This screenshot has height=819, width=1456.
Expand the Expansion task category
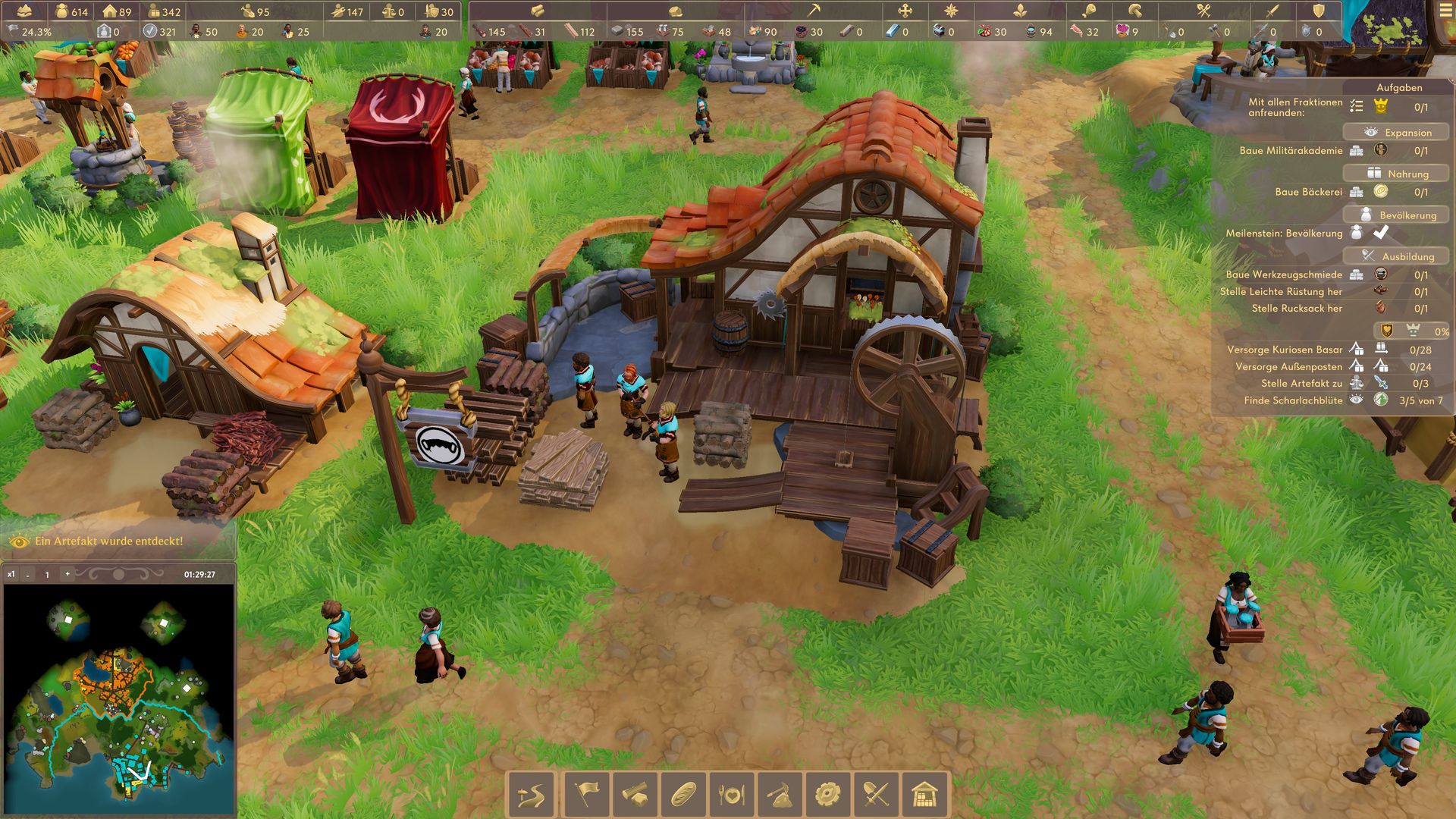1396,132
